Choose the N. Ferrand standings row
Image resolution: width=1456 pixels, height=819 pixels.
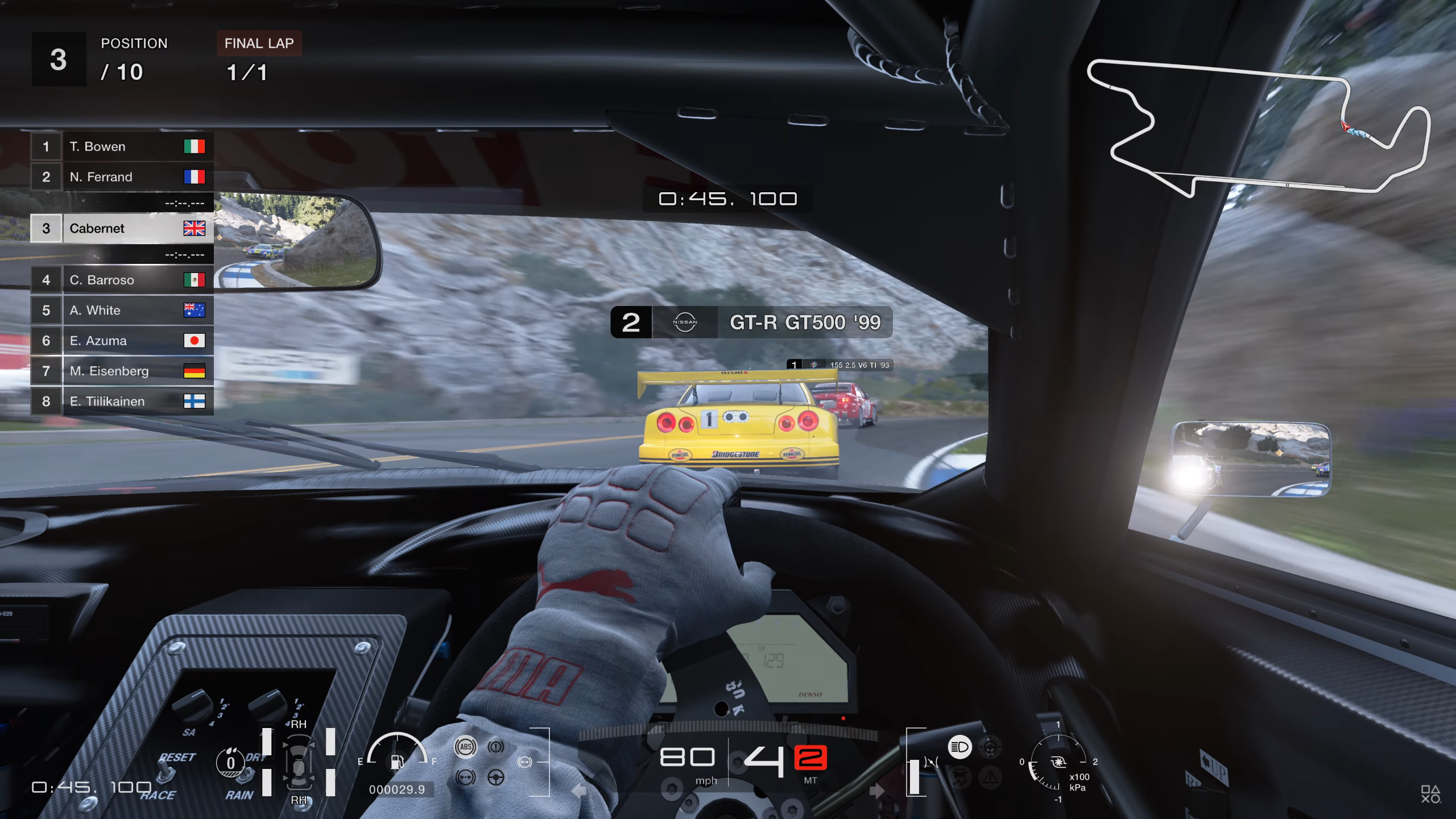122,177
